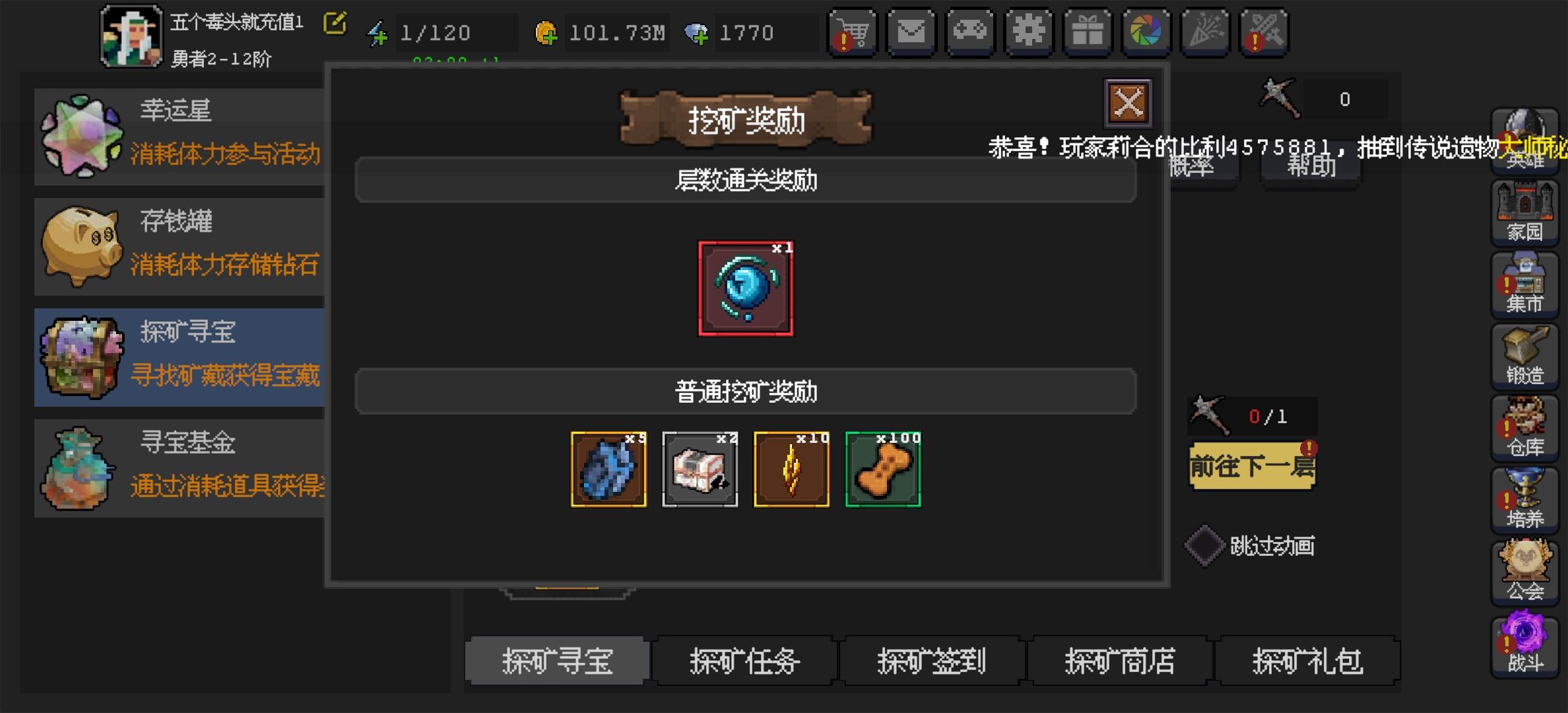Viewport: 1568px width, 713px height.
Task: Open the settings gear icon
Action: tap(1028, 31)
